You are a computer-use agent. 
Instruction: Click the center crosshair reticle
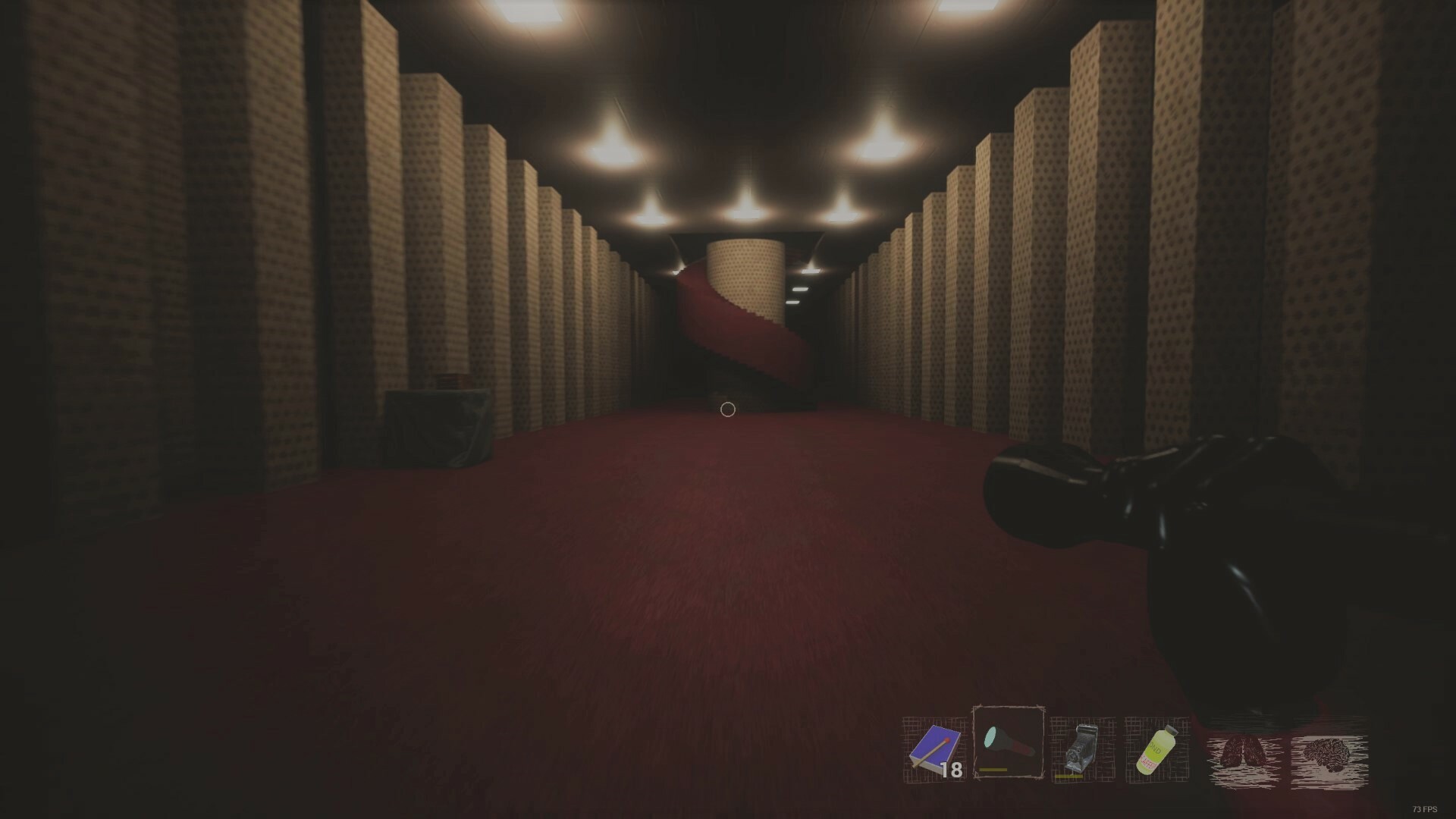728,409
